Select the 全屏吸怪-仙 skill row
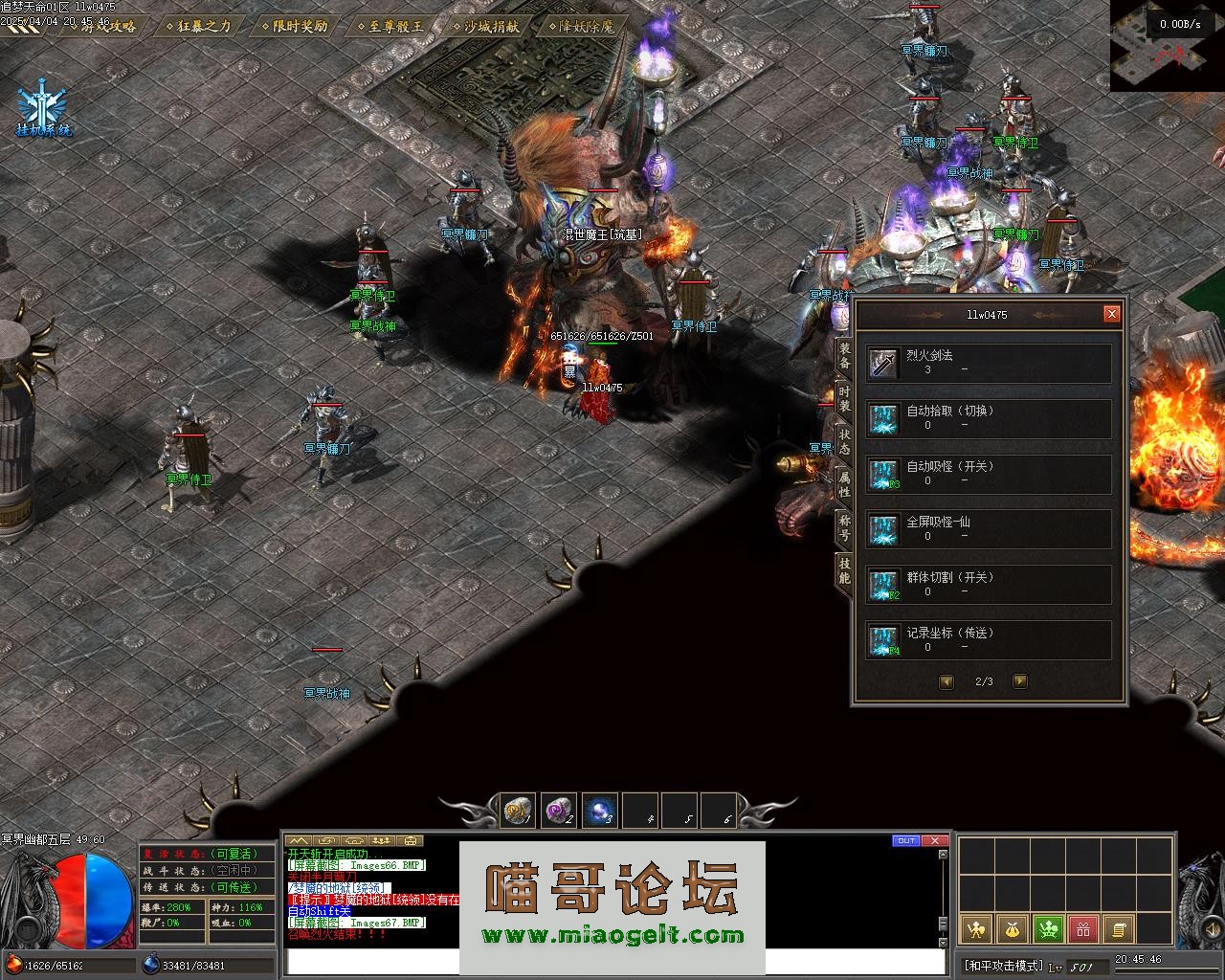Image resolution: width=1225 pixels, height=980 pixels. coord(989,530)
